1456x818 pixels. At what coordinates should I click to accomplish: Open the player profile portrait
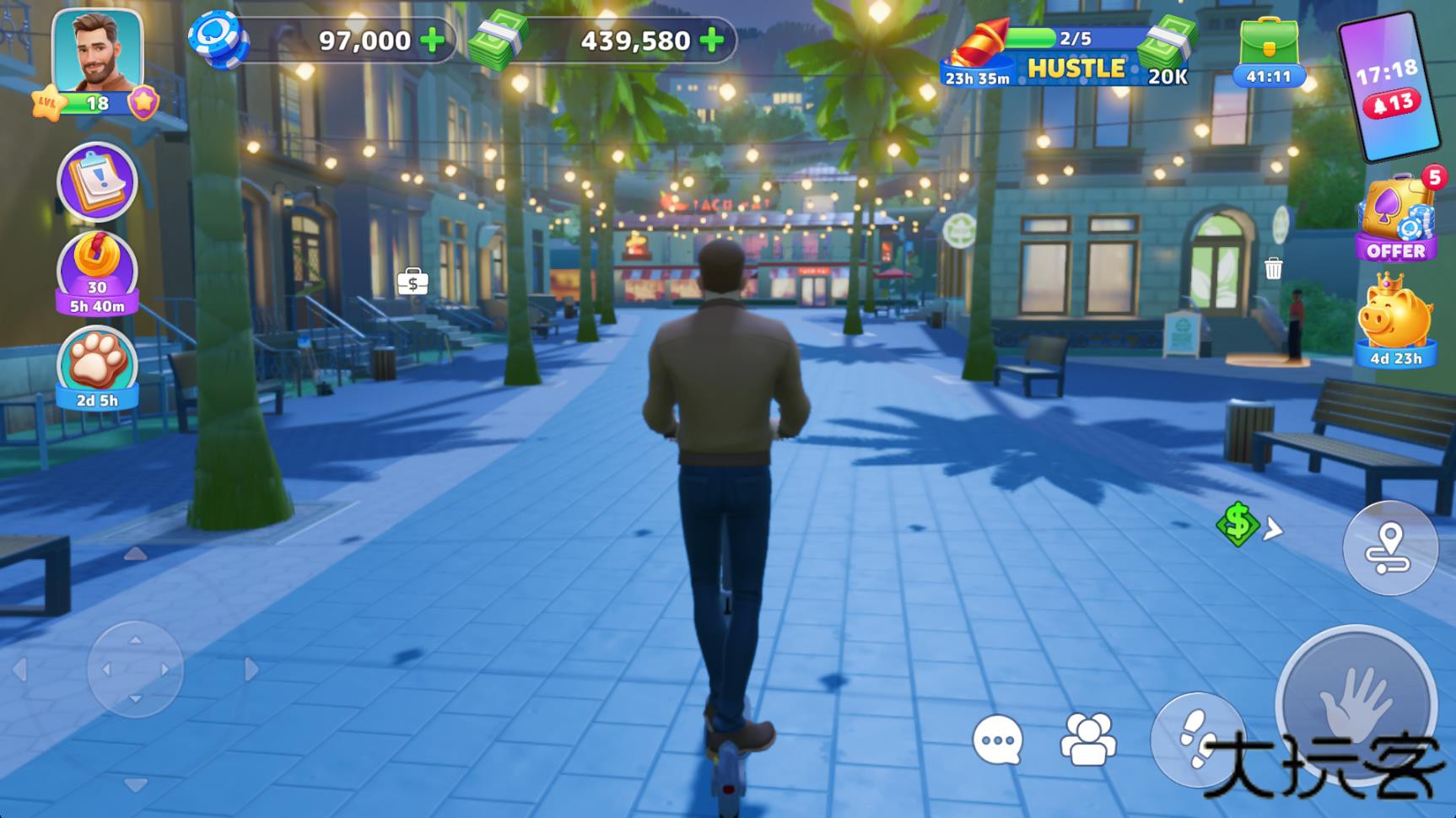tap(97, 52)
